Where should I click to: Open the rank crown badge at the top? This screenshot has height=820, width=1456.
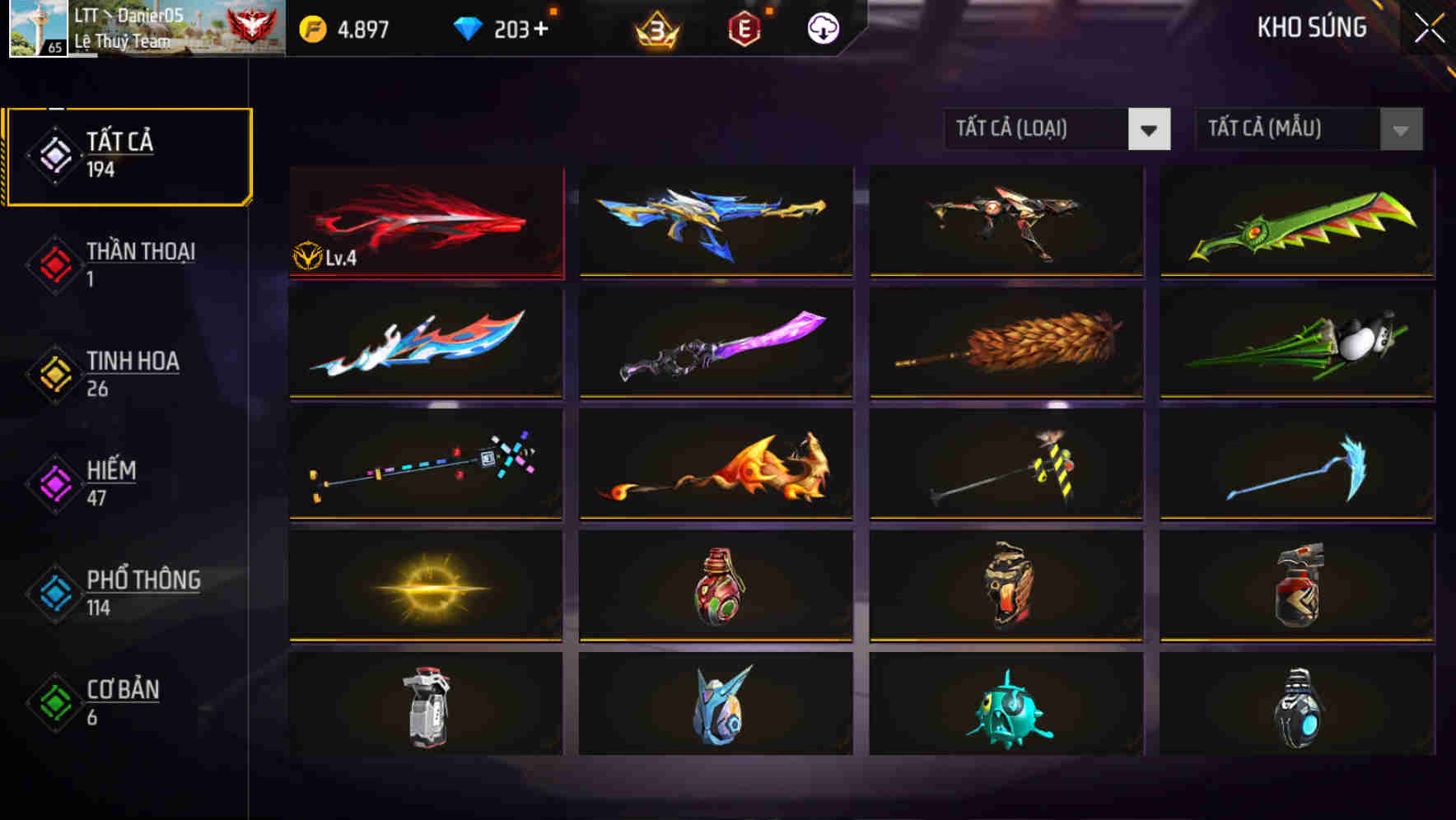(659, 27)
